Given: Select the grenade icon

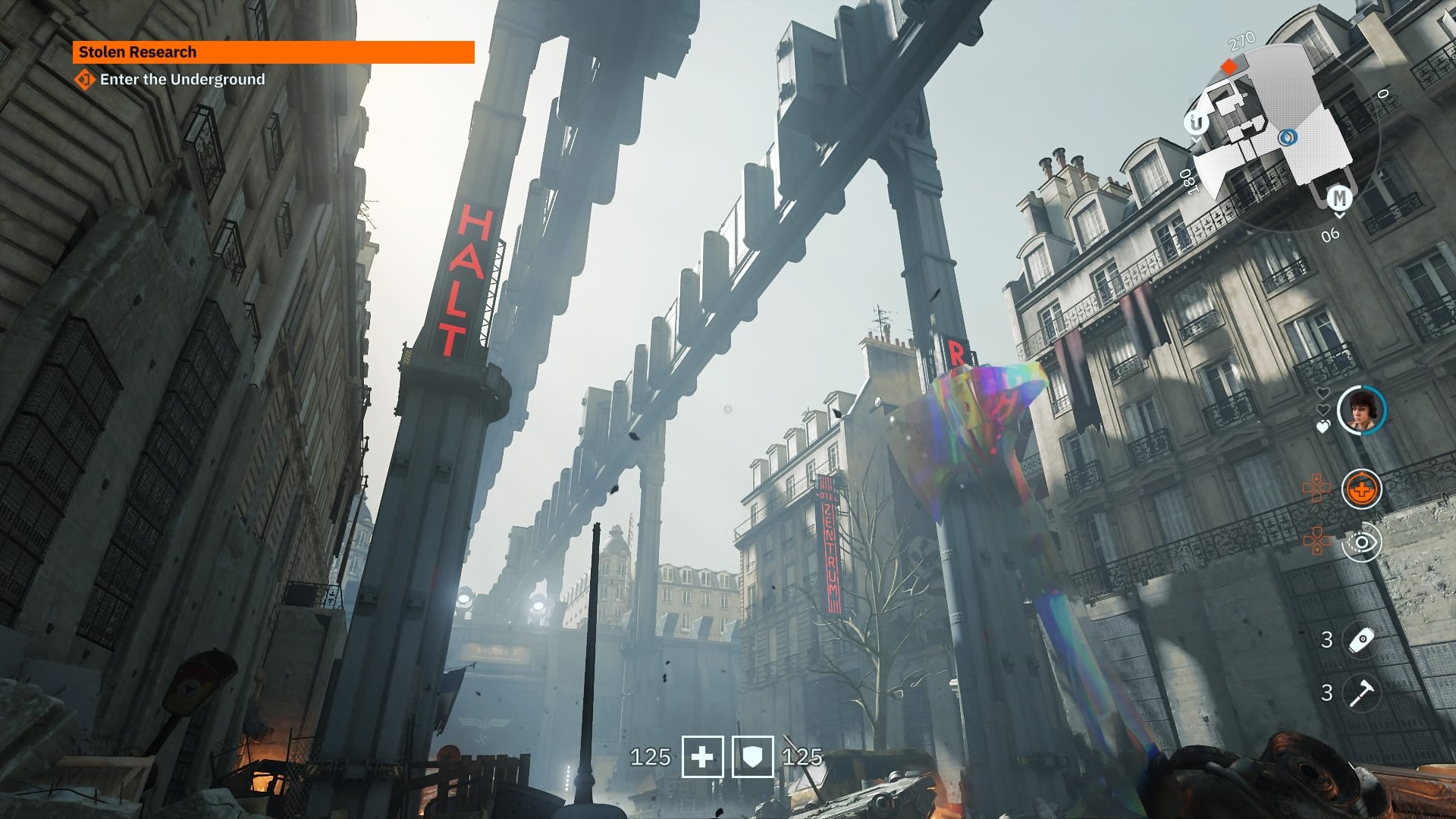Looking at the screenshot, I should pos(1361,639).
